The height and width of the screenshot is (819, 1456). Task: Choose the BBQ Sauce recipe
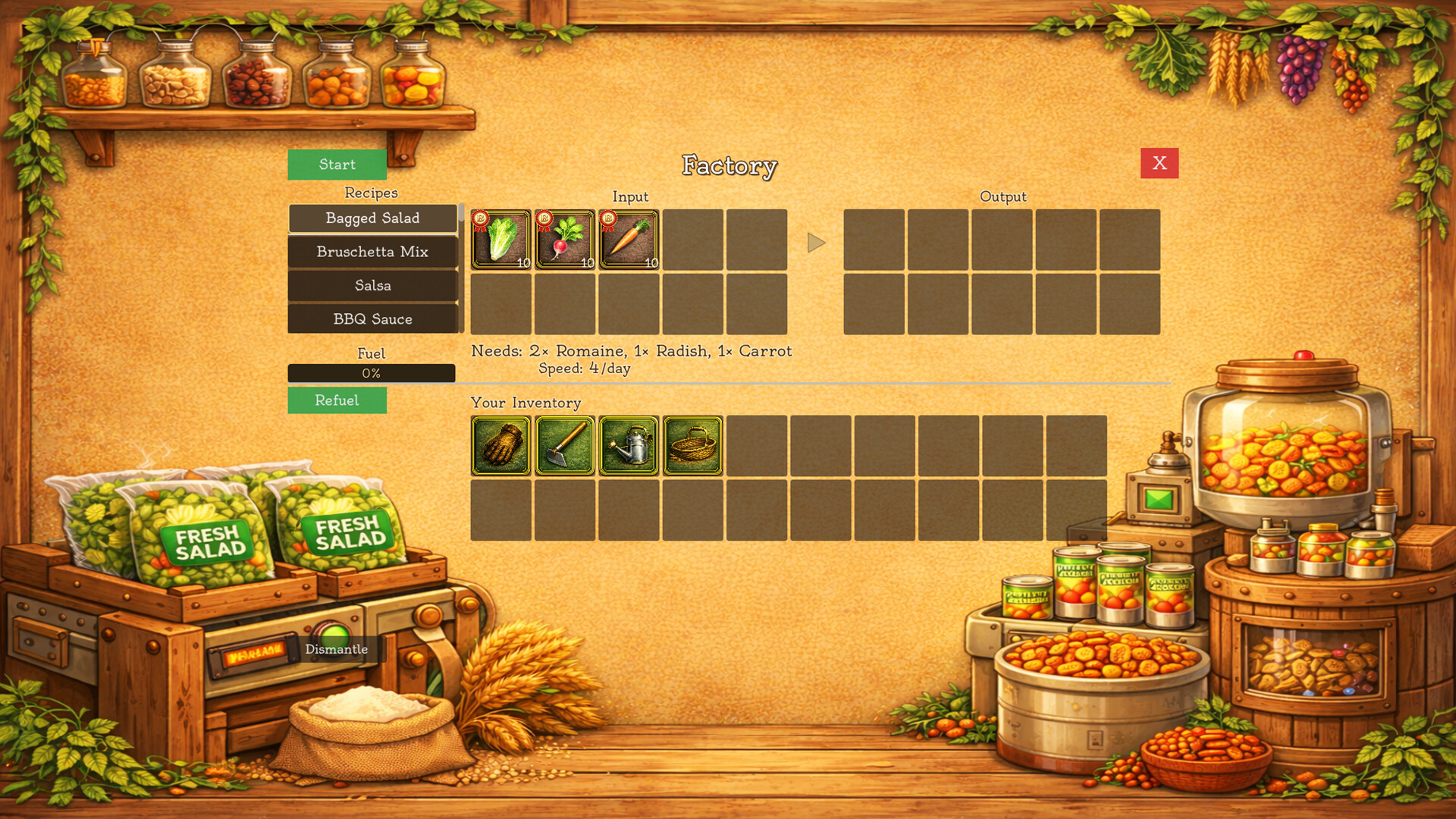(x=372, y=319)
